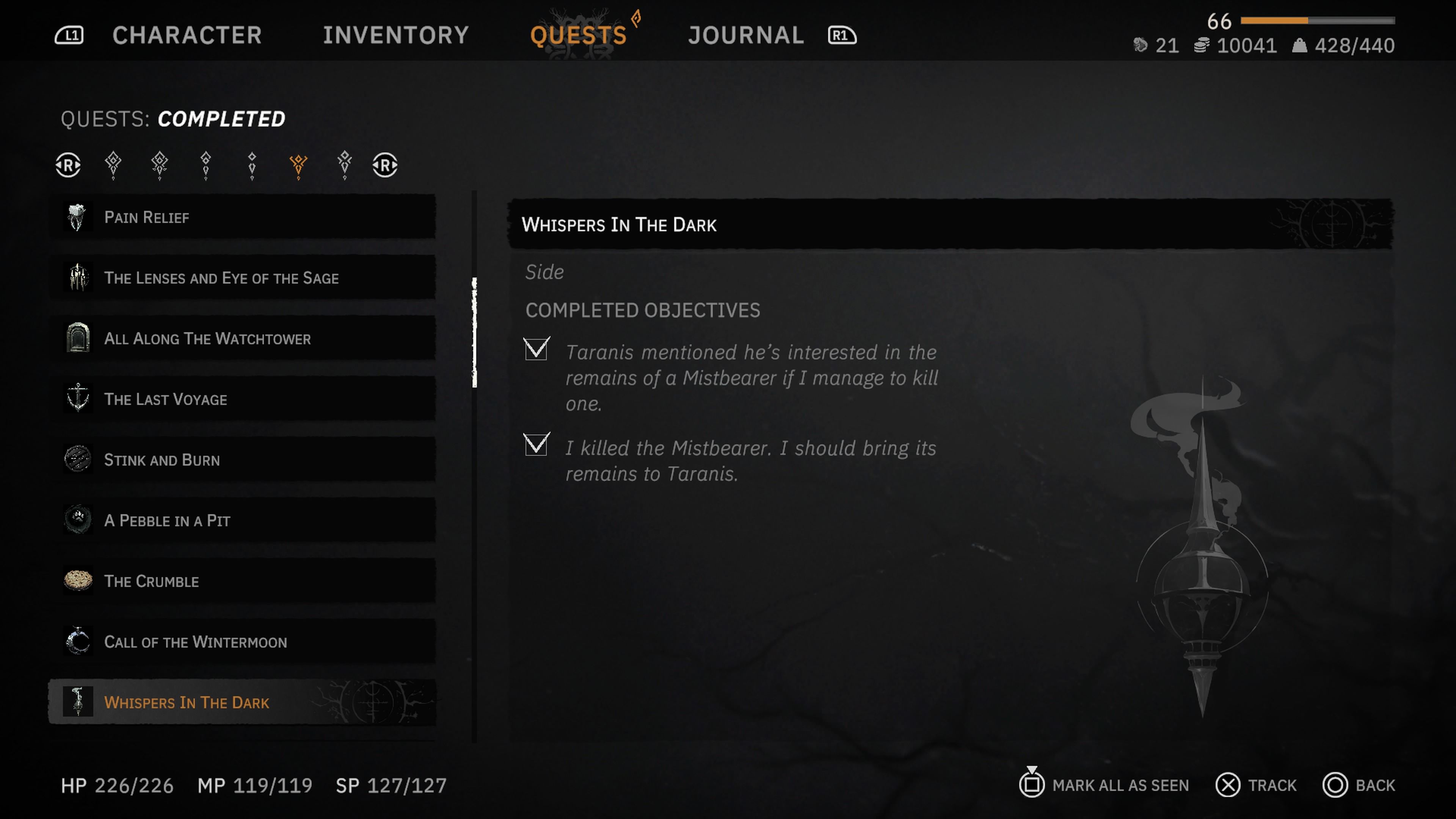Switch to the Character tab

[x=187, y=35]
